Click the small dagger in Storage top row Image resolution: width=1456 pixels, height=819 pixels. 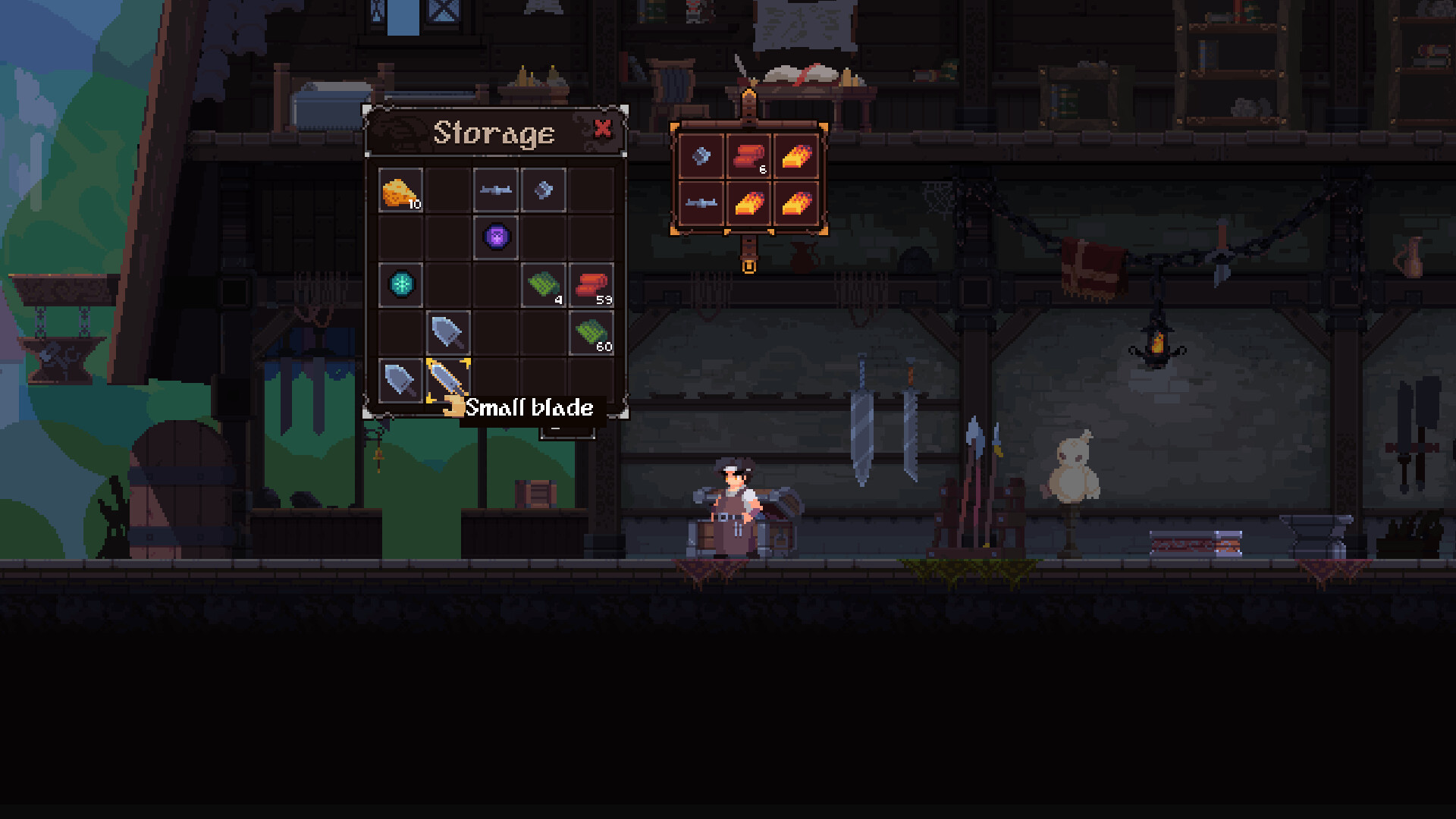pyautogui.click(x=495, y=190)
